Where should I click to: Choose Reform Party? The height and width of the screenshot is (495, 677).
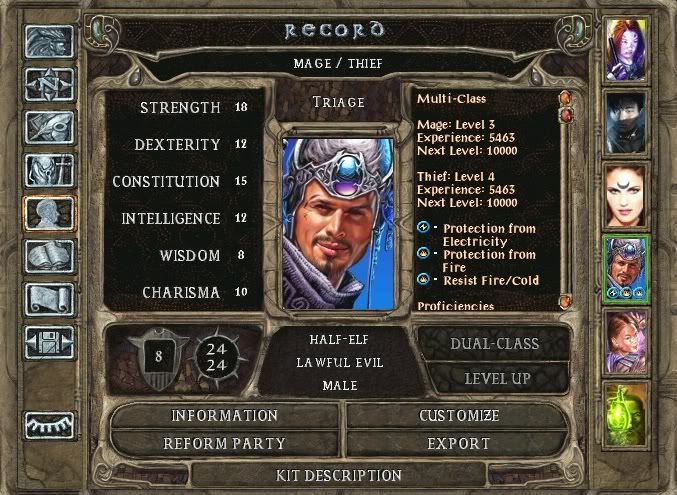click(224, 443)
